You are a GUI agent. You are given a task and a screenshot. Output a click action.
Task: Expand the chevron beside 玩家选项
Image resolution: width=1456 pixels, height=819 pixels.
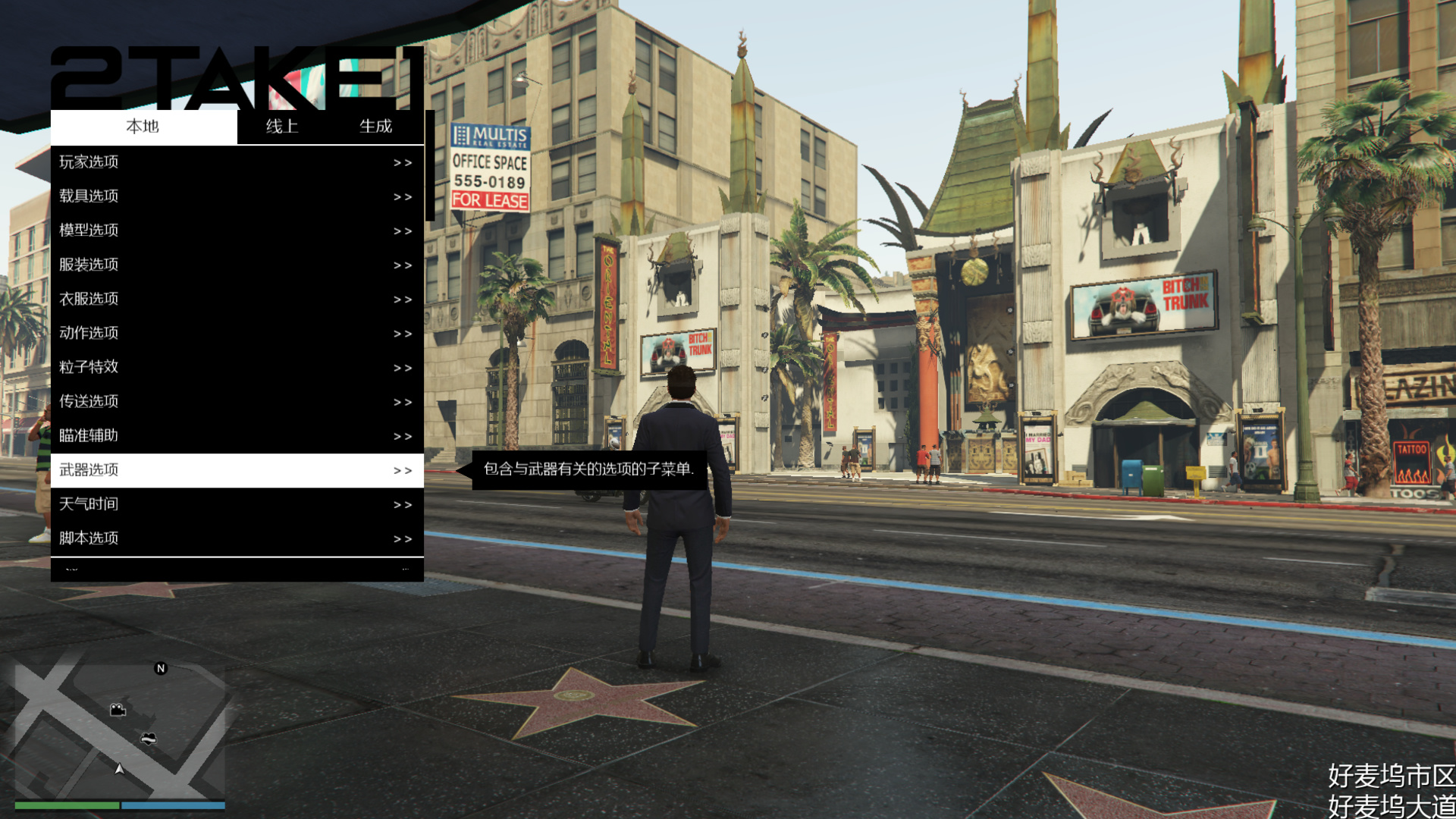tap(403, 162)
